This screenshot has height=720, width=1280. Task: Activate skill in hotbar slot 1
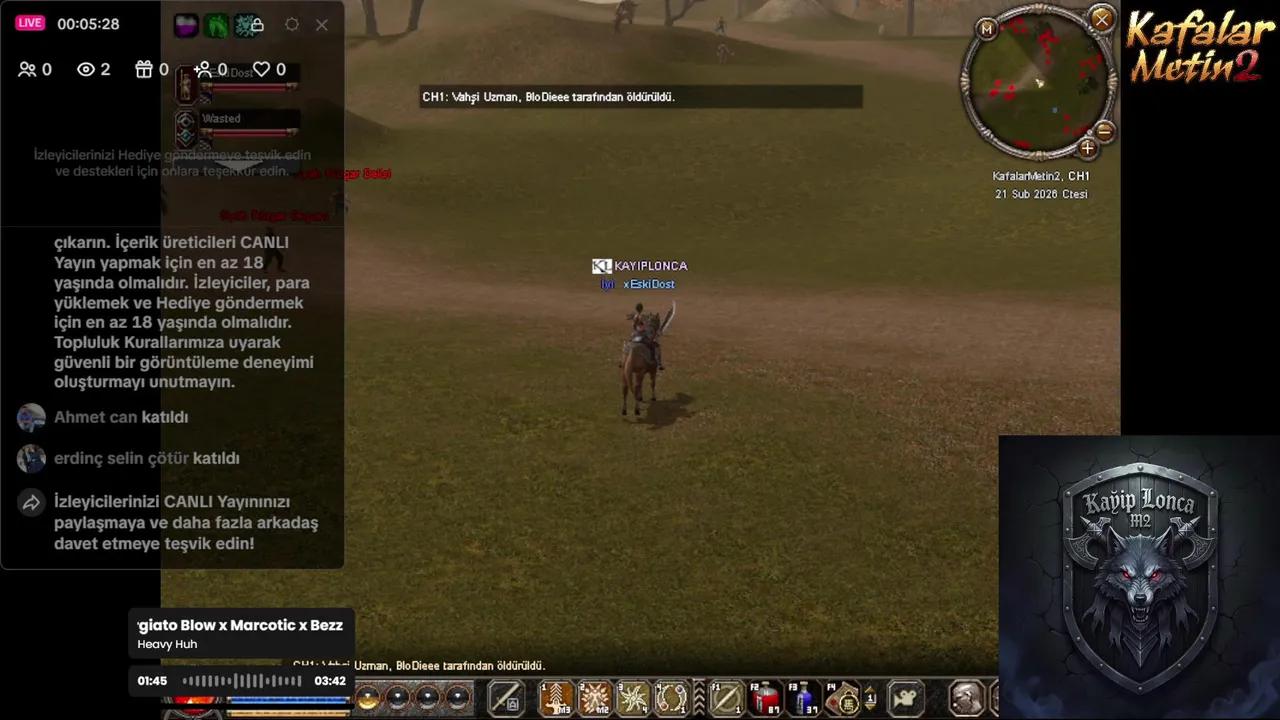pos(557,698)
